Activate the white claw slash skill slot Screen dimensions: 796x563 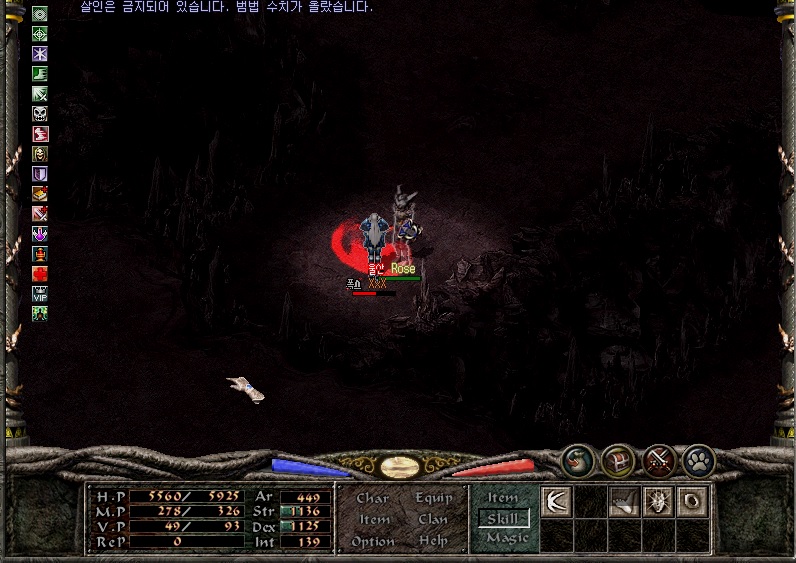[556, 502]
